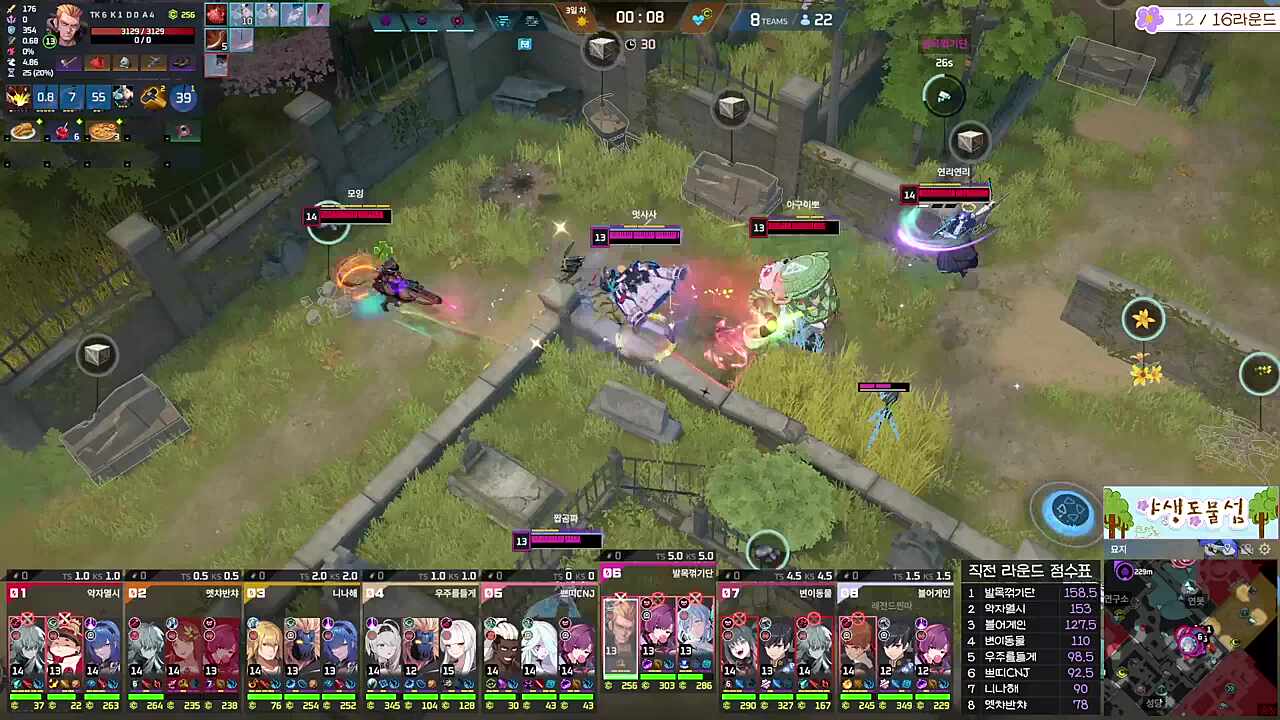Click the bread food item slot
Image resolution: width=1280 pixels, height=720 pixels.
pos(22,131)
